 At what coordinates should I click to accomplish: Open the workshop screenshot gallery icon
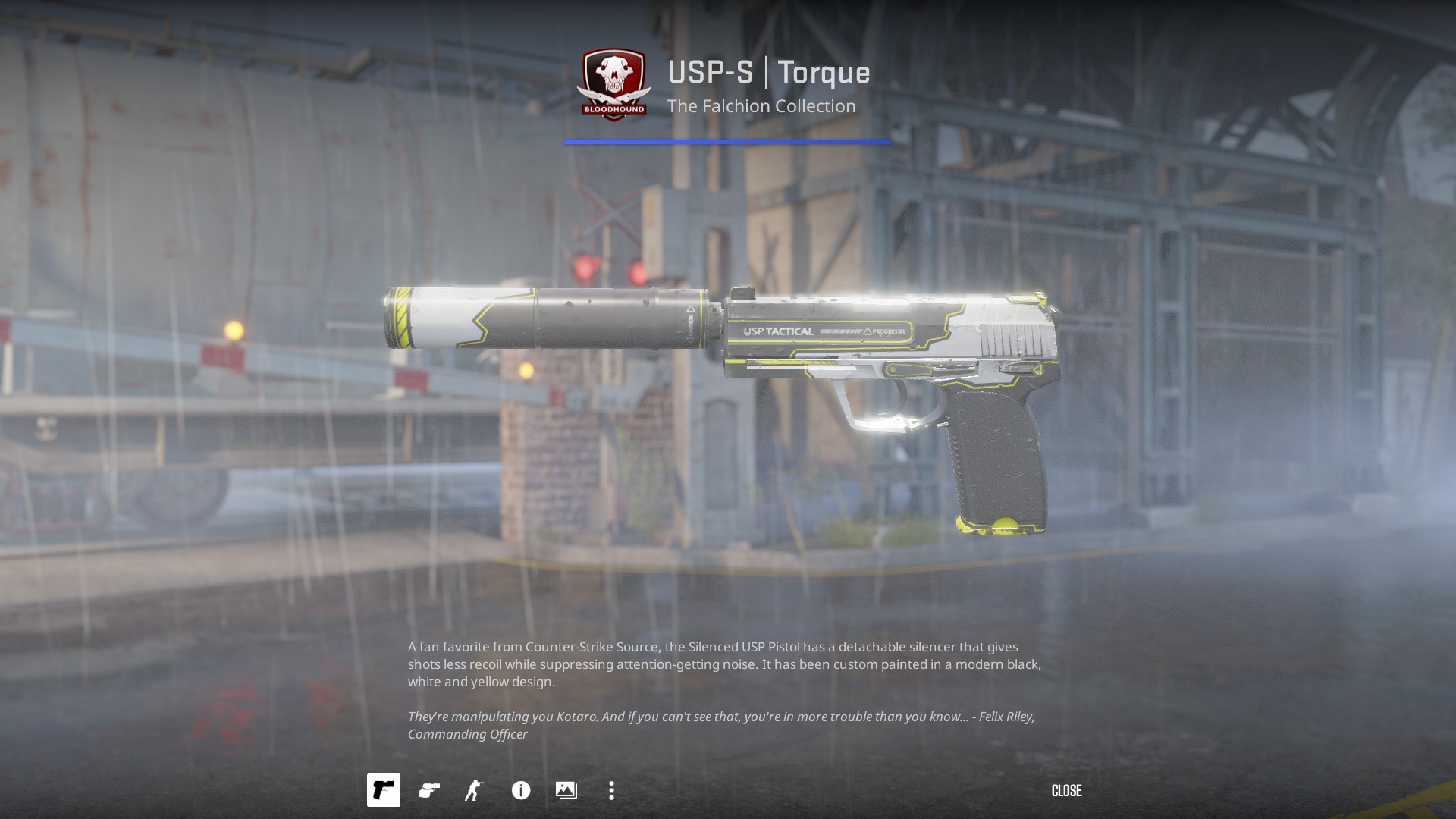[x=566, y=790]
